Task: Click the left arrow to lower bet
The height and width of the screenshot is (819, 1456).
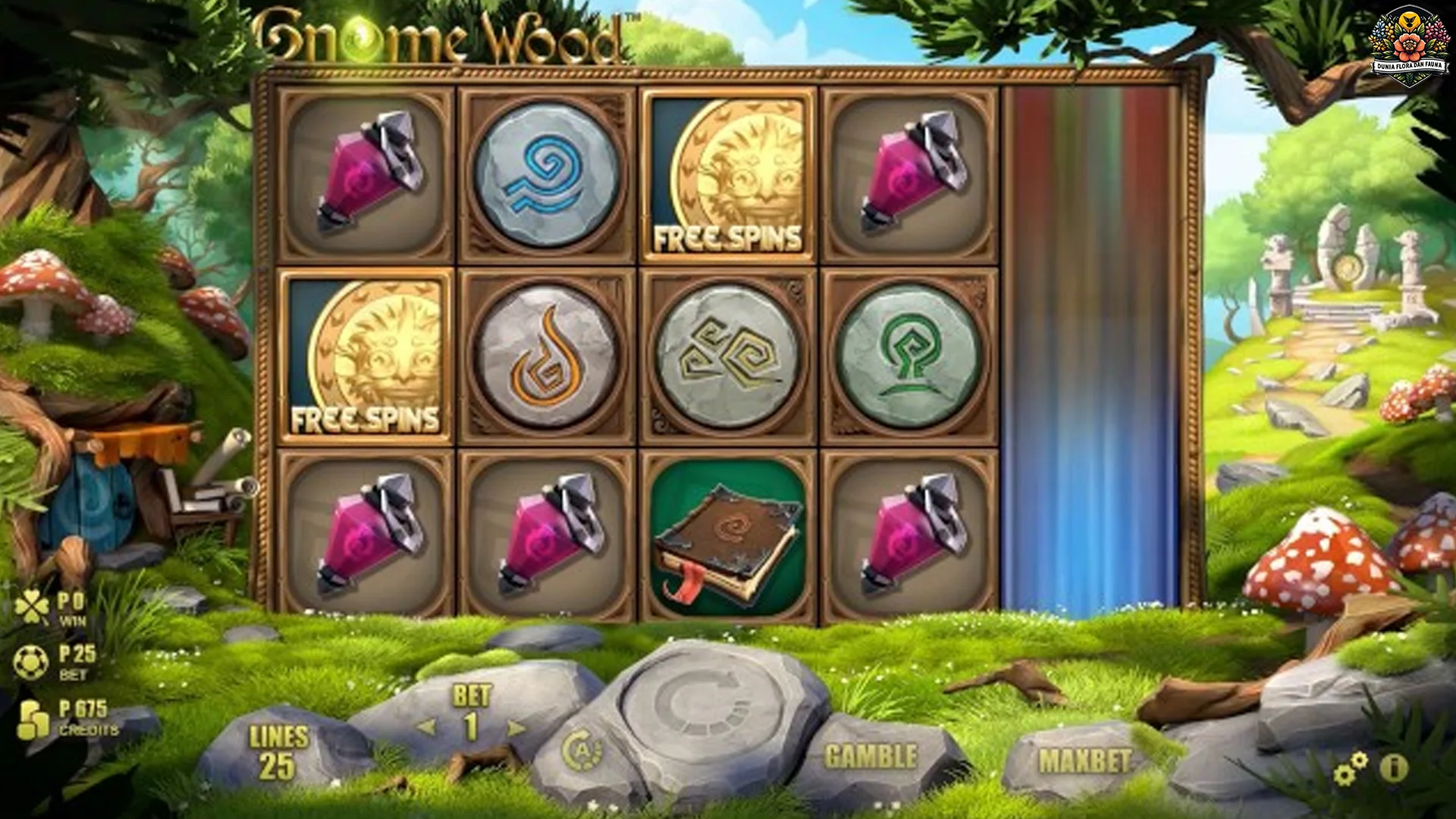Action: 427,726
